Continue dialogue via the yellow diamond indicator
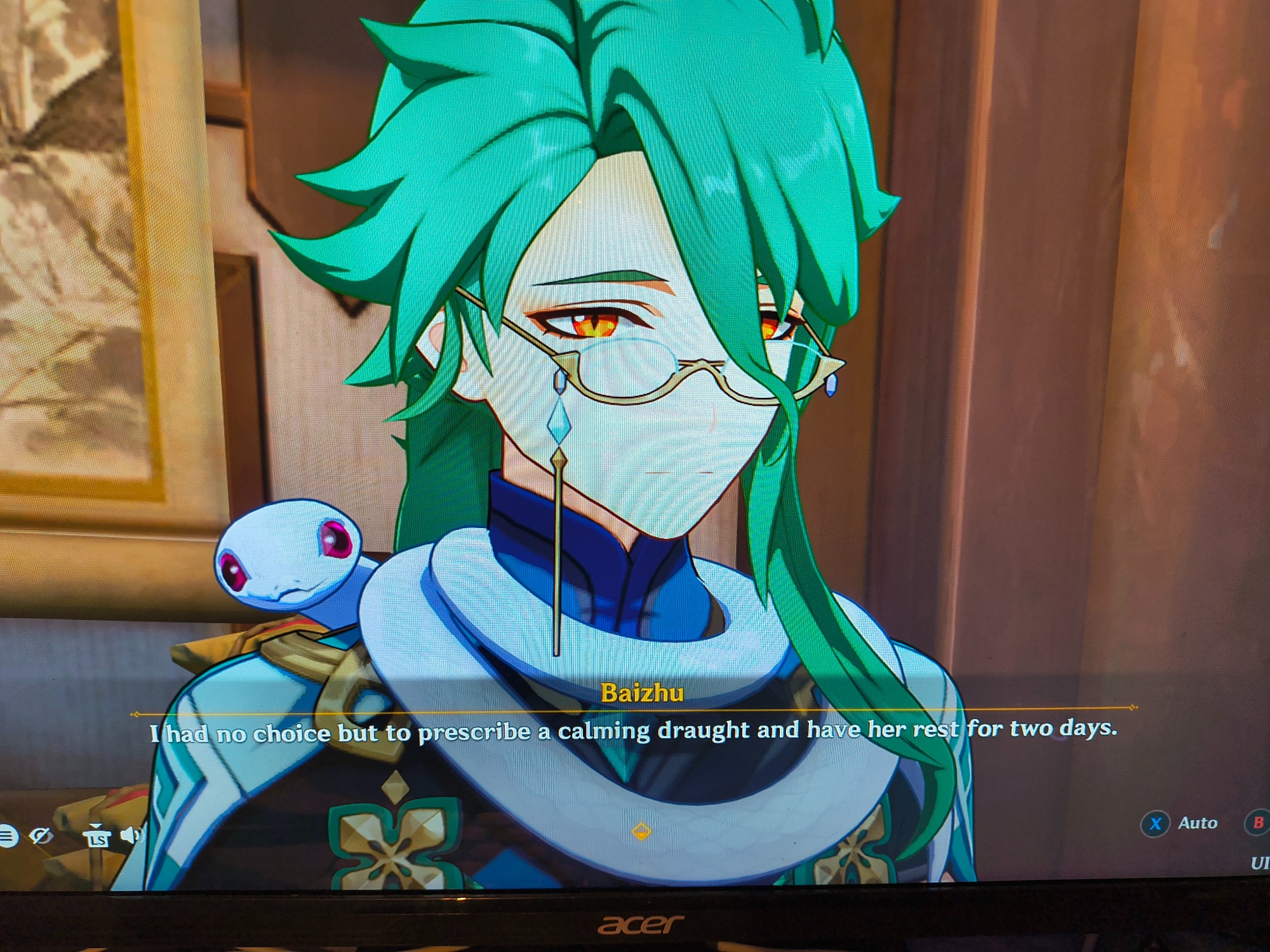This screenshot has width=1270, height=952. (x=641, y=831)
